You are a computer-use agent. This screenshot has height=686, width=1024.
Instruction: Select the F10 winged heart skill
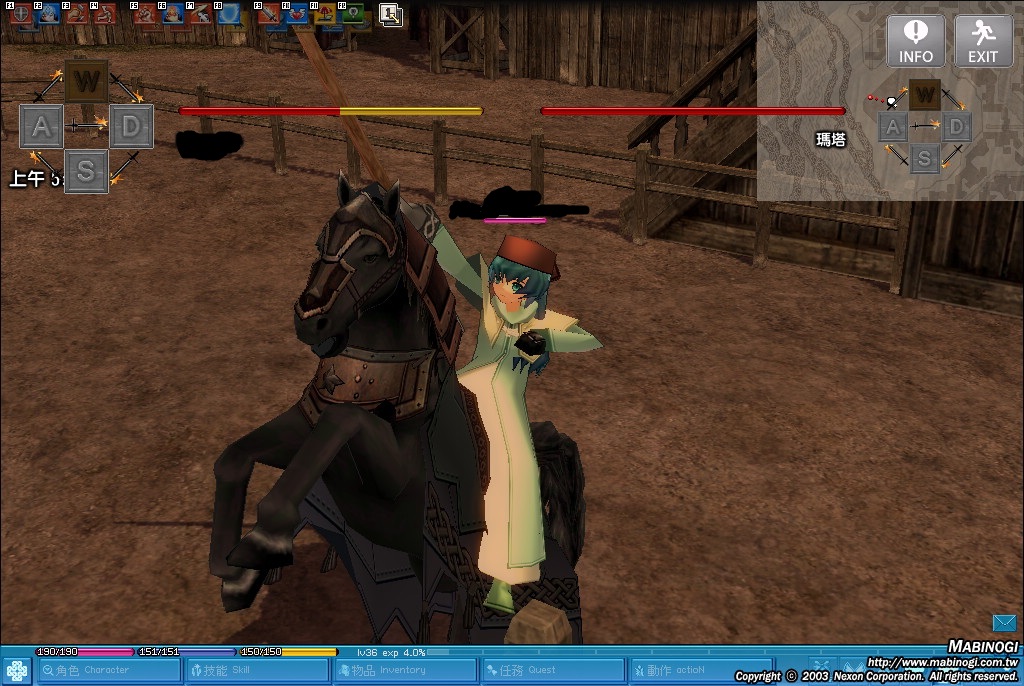click(297, 14)
